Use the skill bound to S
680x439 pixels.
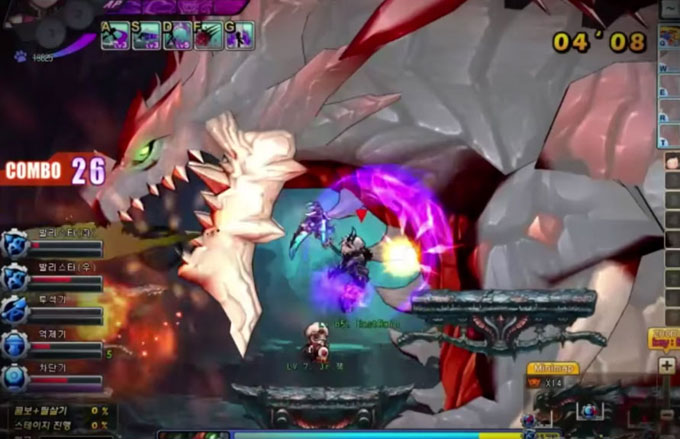pos(146,36)
